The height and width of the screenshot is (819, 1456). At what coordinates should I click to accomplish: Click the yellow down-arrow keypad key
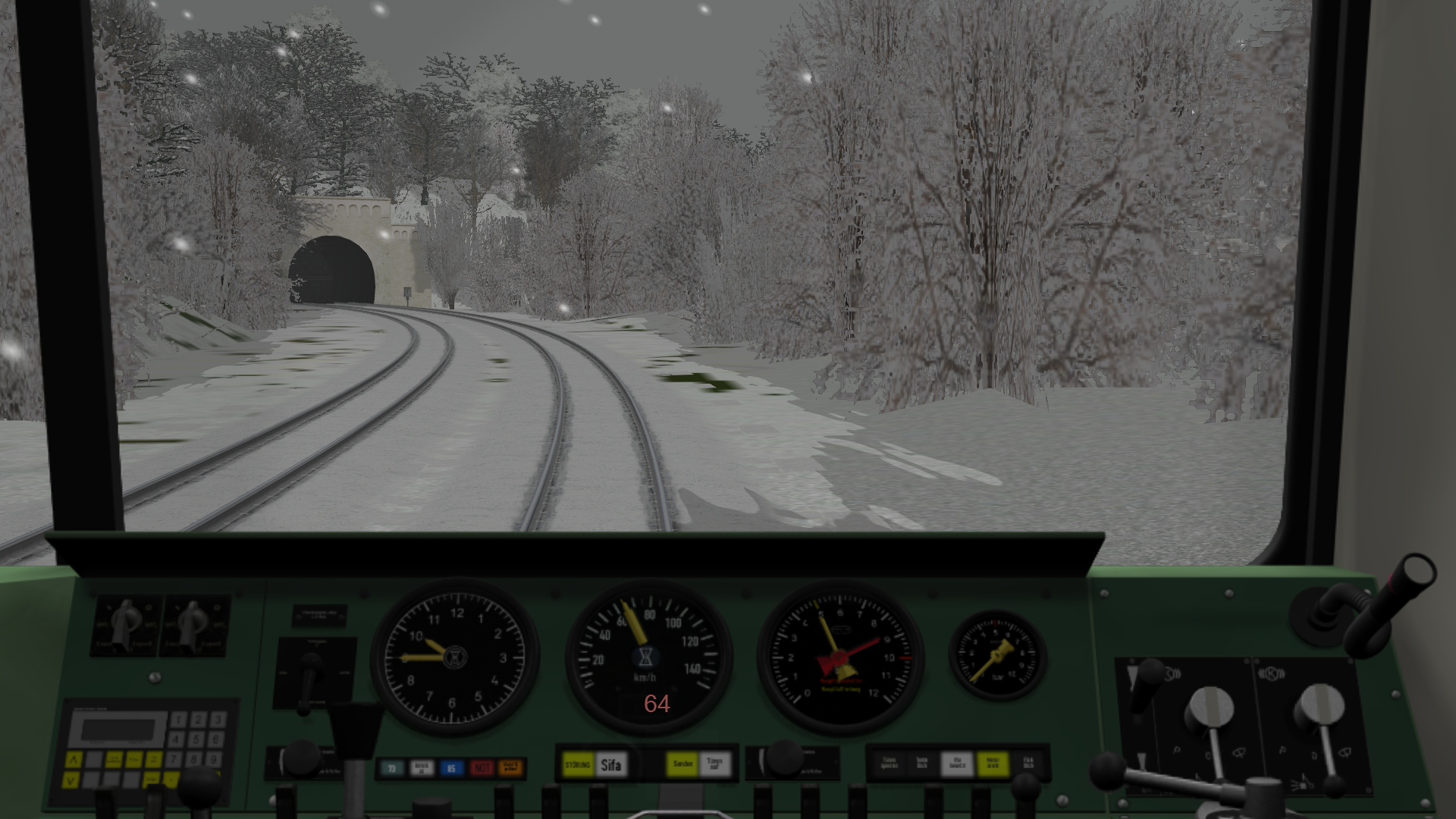(71, 779)
